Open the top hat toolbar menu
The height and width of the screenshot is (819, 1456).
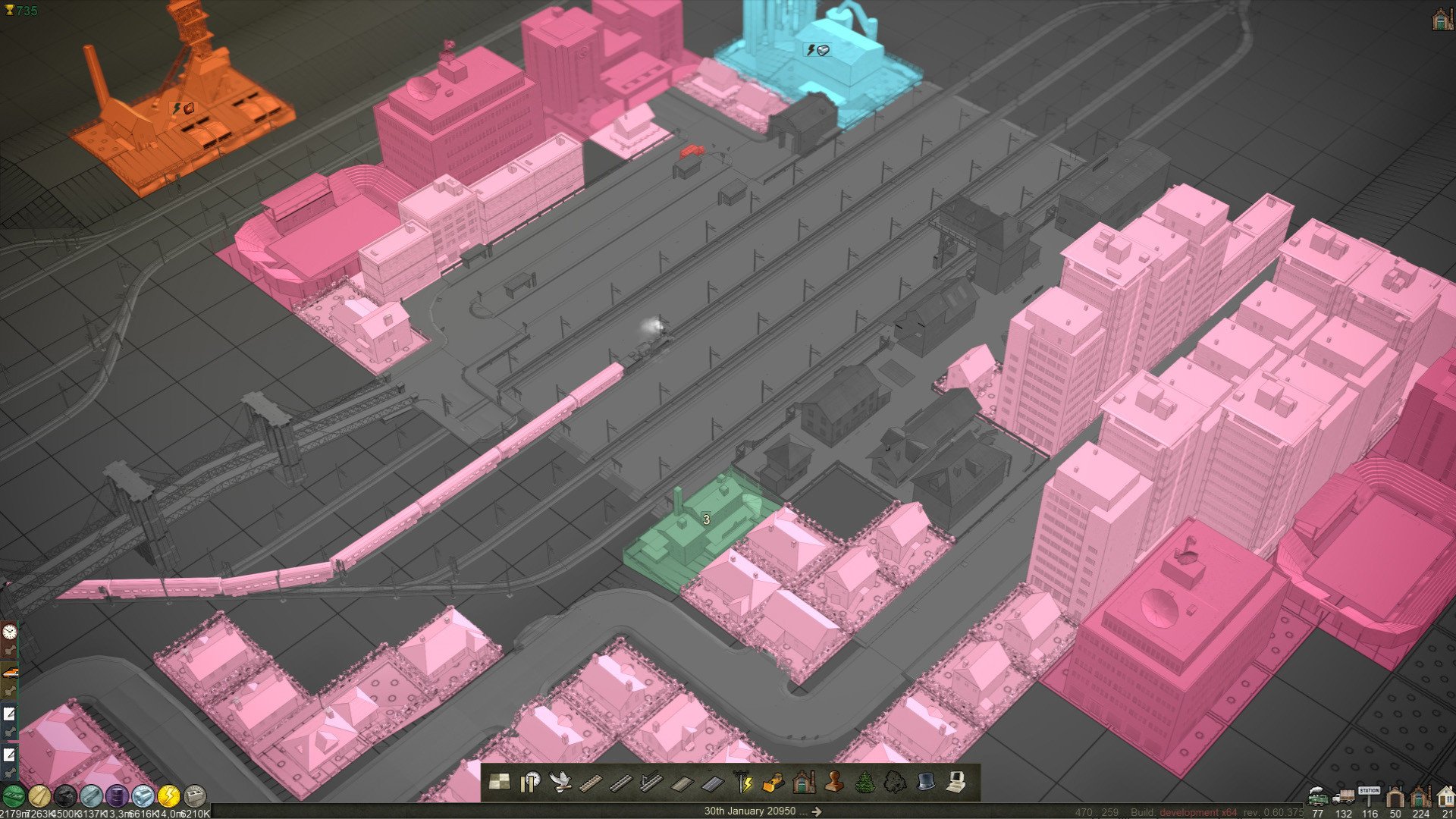pos(924,782)
